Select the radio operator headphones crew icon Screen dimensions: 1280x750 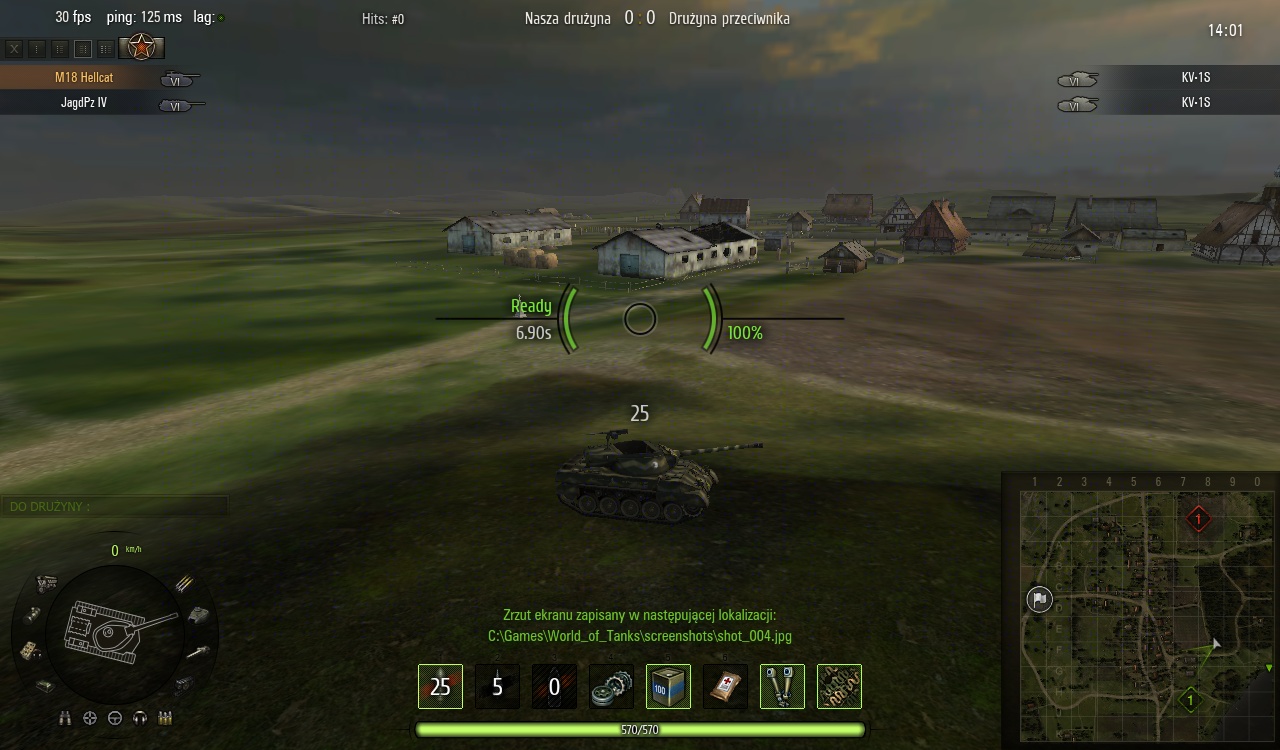point(140,718)
